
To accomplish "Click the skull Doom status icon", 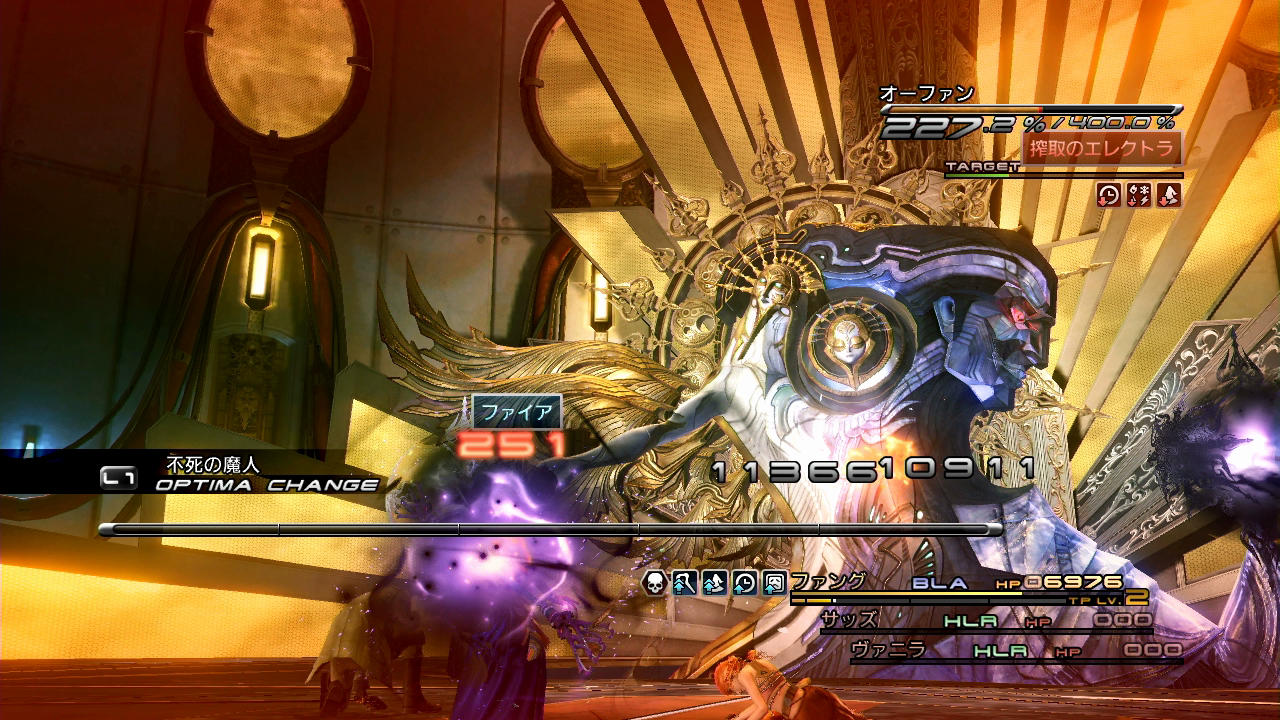I will click(x=655, y=582).
